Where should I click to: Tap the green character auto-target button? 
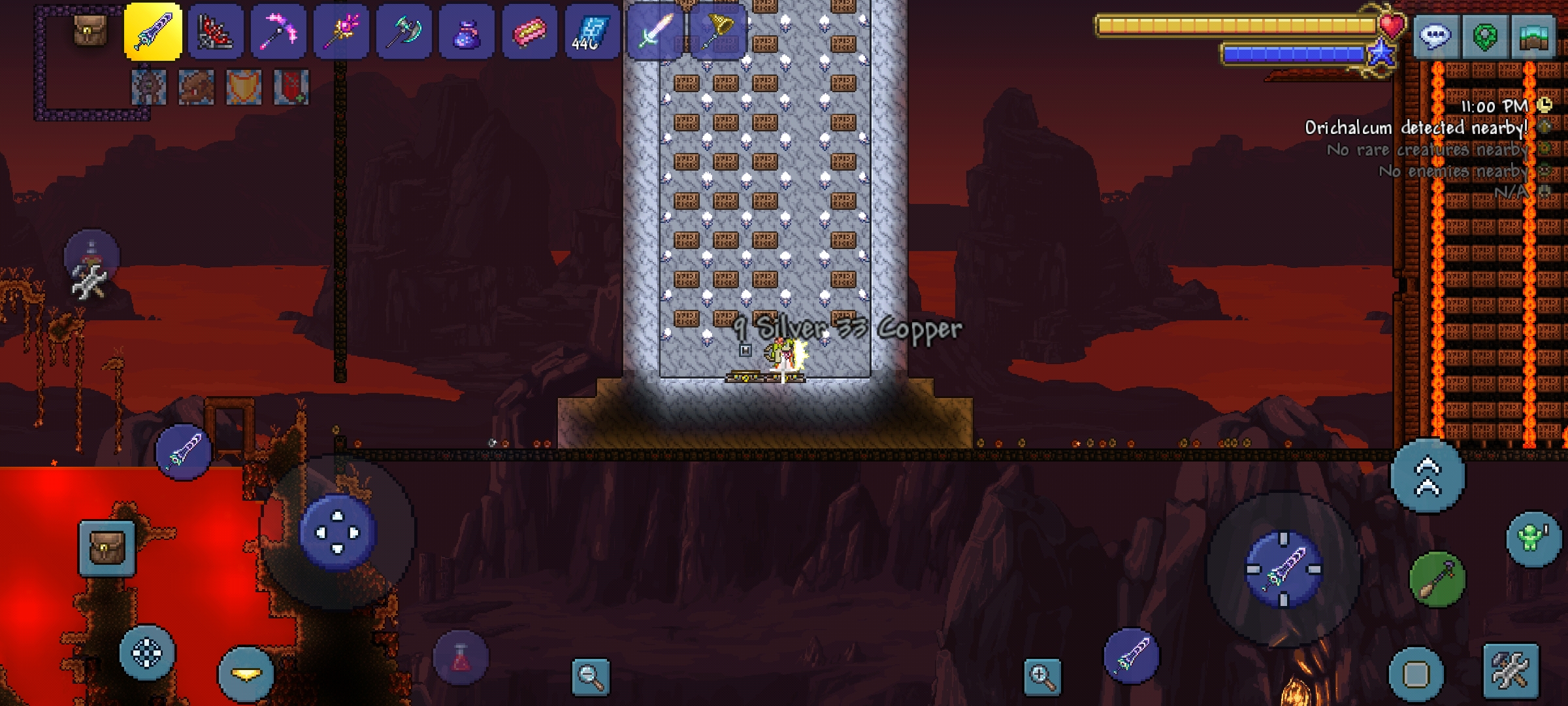[1533, 538]
